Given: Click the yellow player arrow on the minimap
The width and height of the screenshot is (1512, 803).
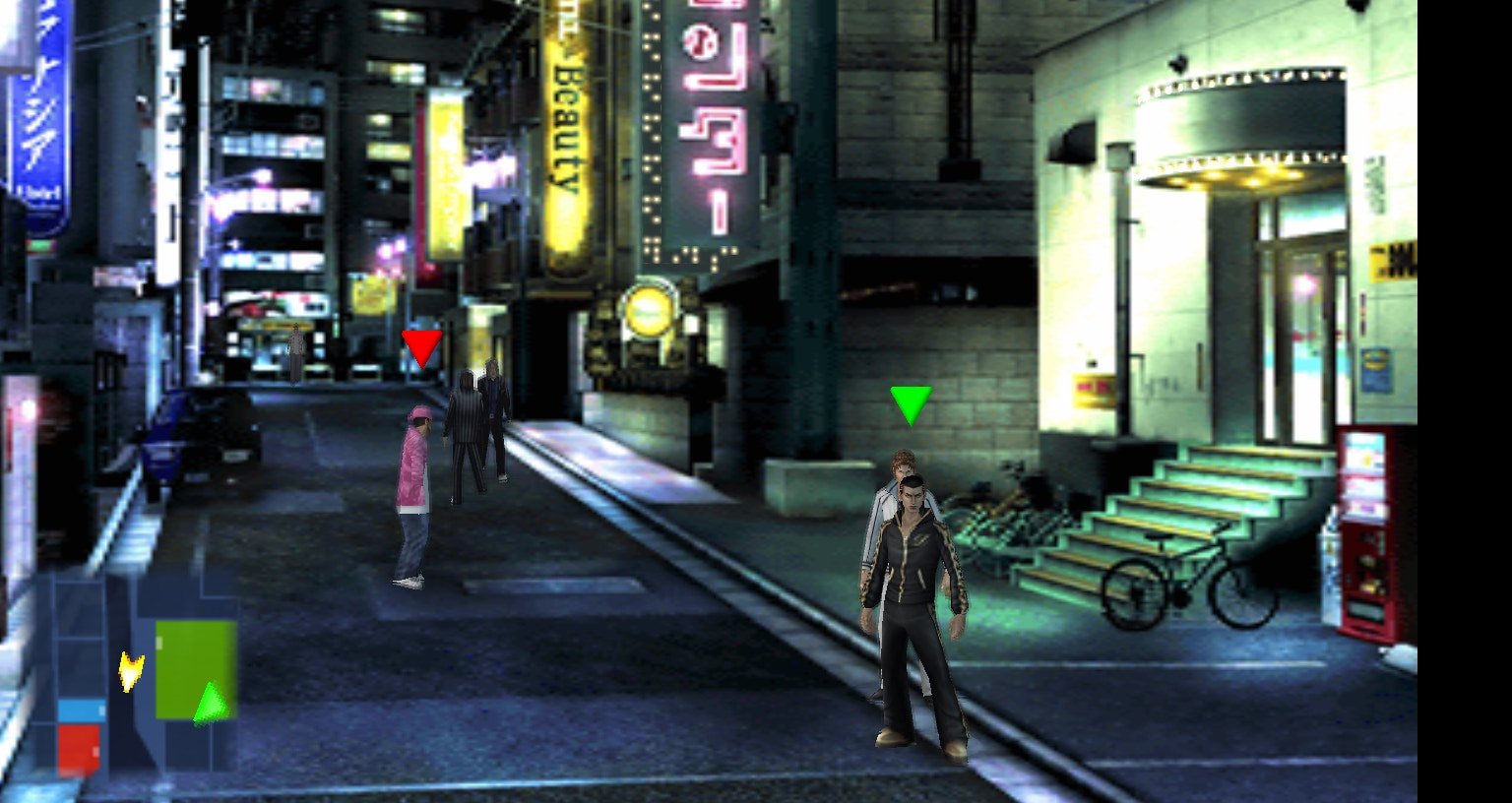Looking at the screenshot, I should click(129, 672).
